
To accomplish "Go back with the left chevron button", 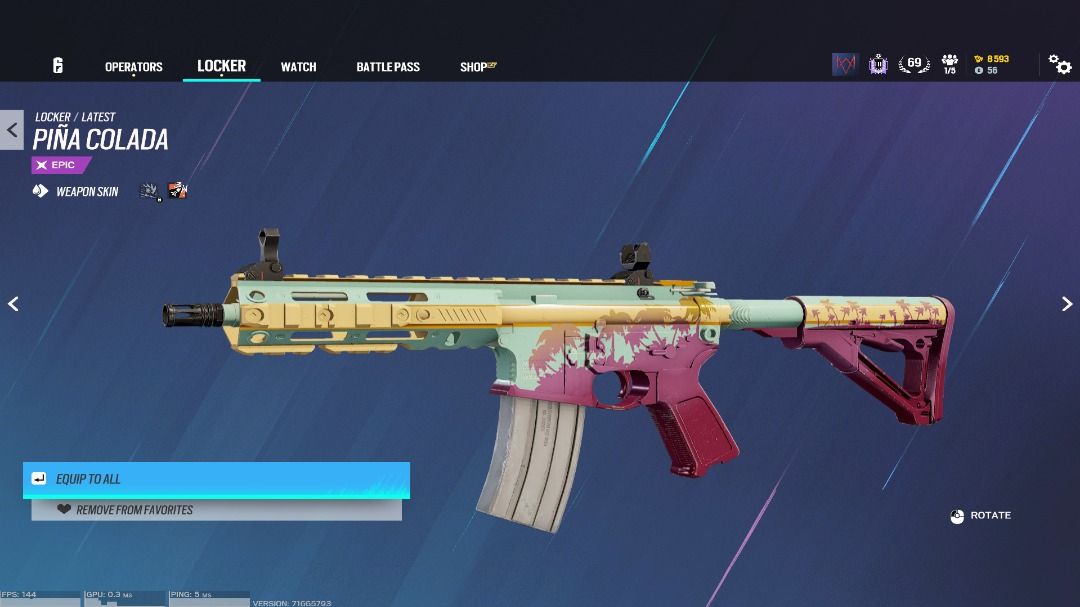I will pos(12,130).
